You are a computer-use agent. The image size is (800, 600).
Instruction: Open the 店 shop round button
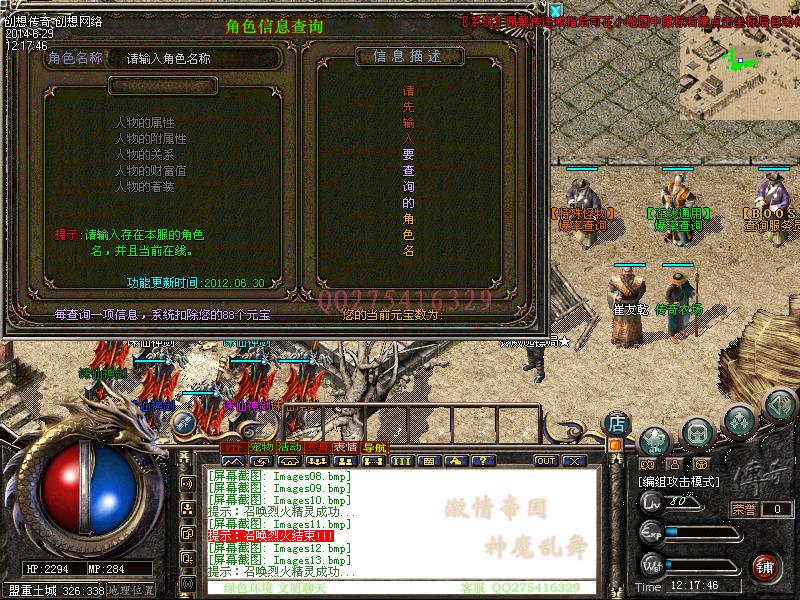(x=617, y=423)
